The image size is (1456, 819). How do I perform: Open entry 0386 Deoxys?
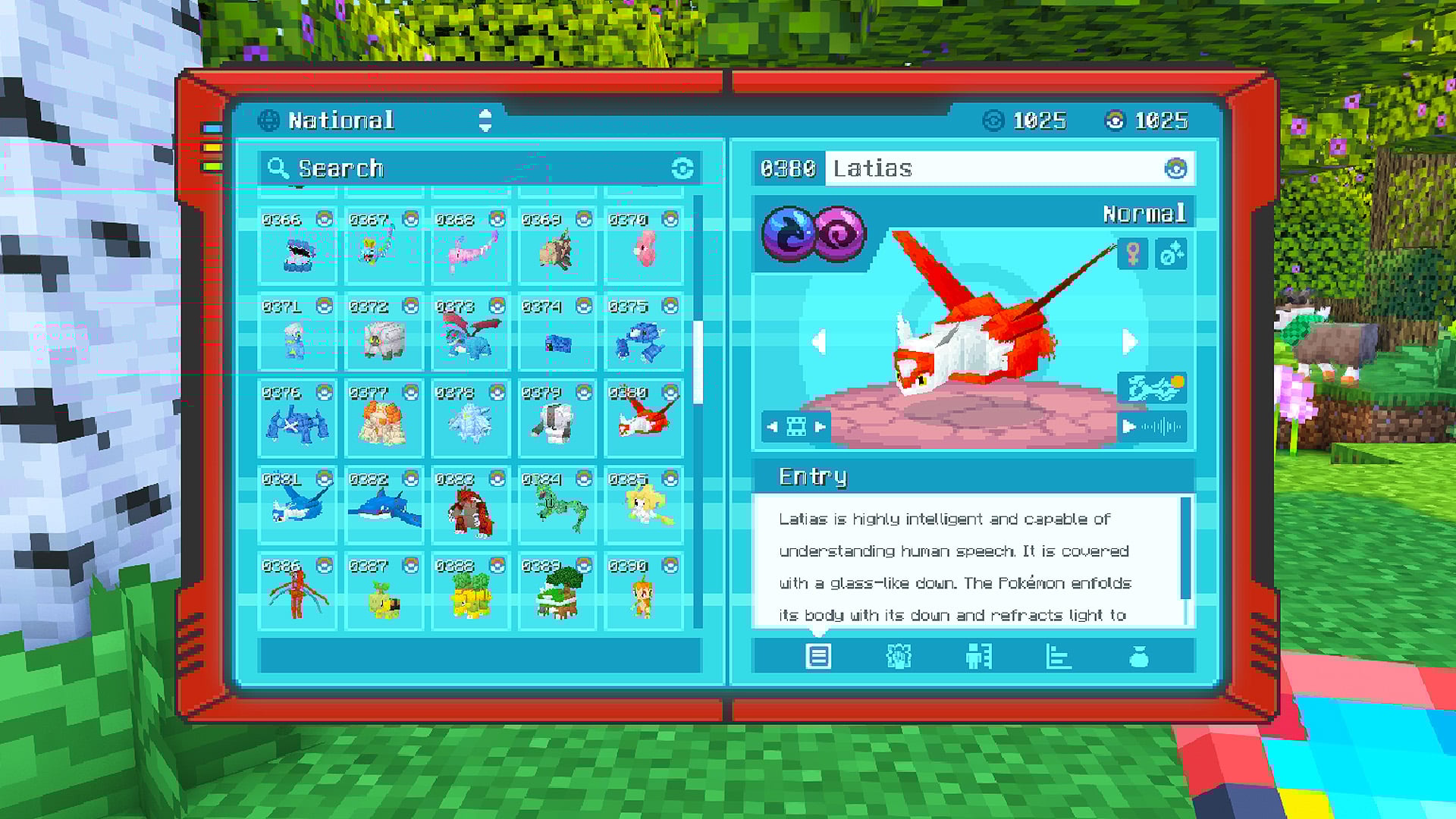(x=297, y=591)
